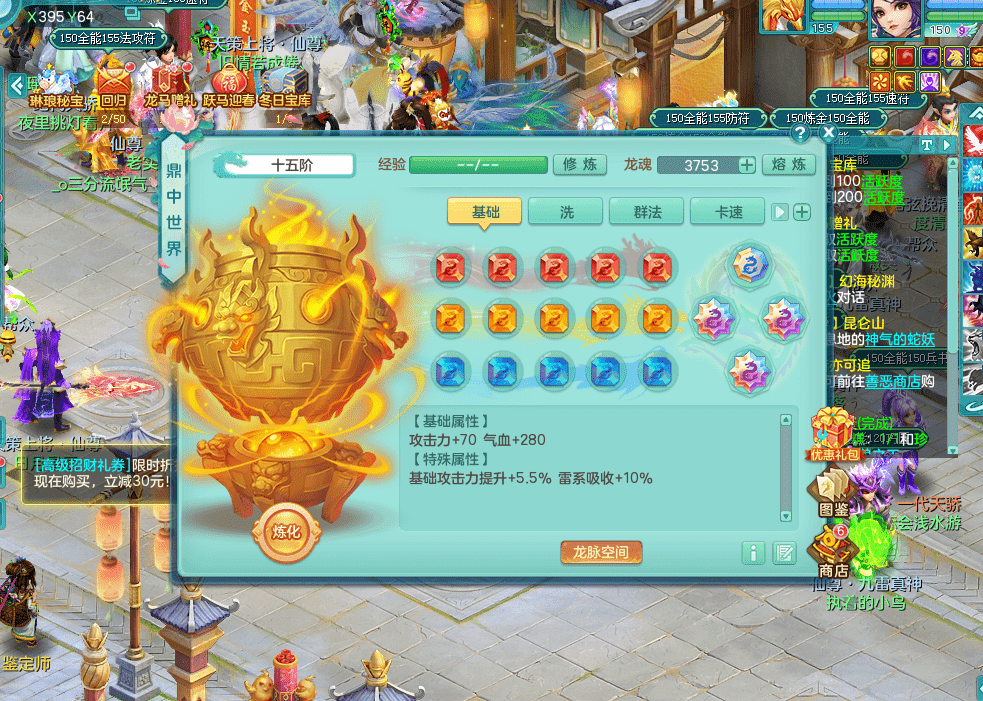The width and height of the screenshot is (983, 701).
Task: Click the 修炼 cultivate button
Action: tap(580, 165)
